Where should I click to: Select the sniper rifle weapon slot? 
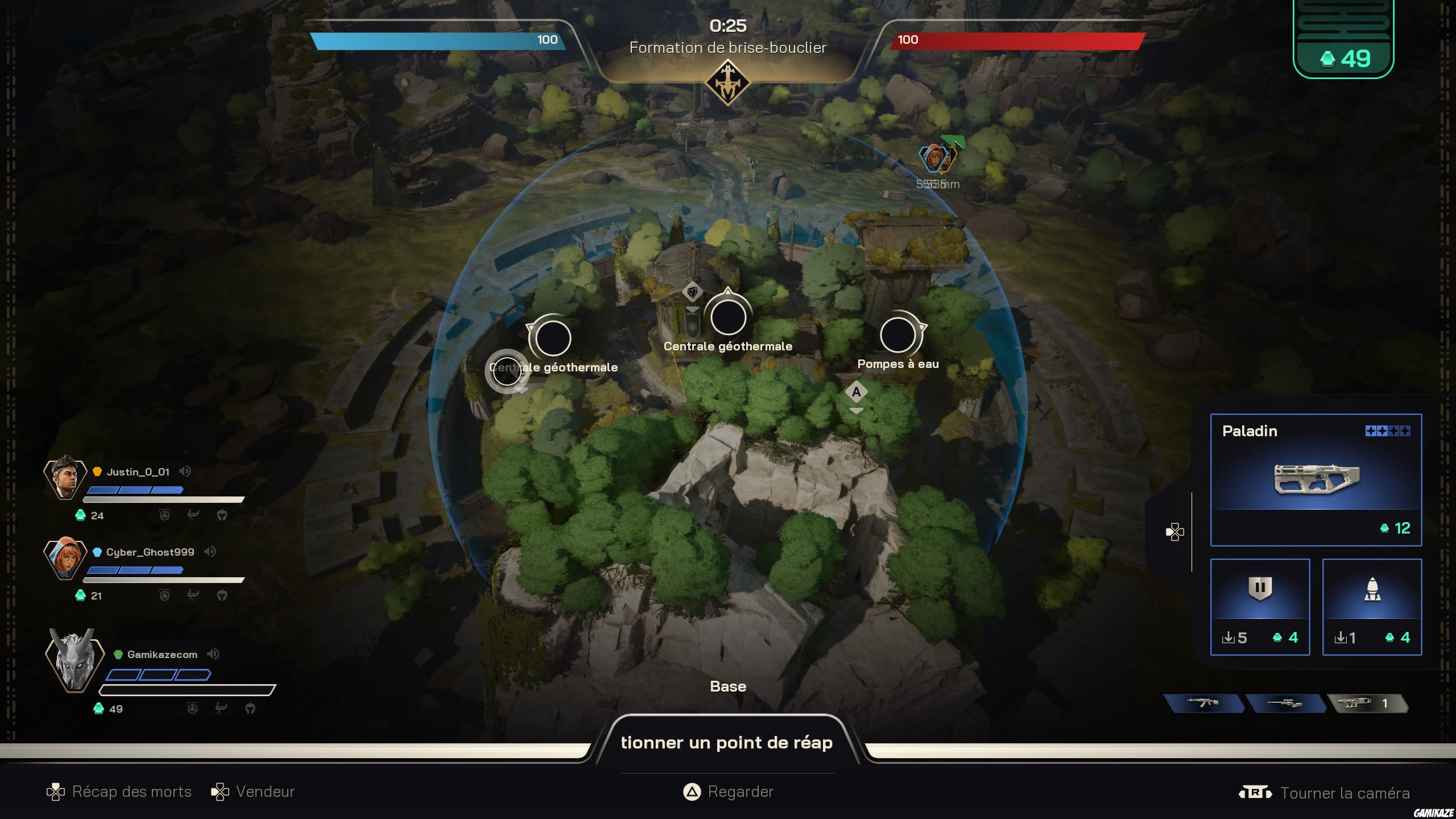tap(1284, 703)
